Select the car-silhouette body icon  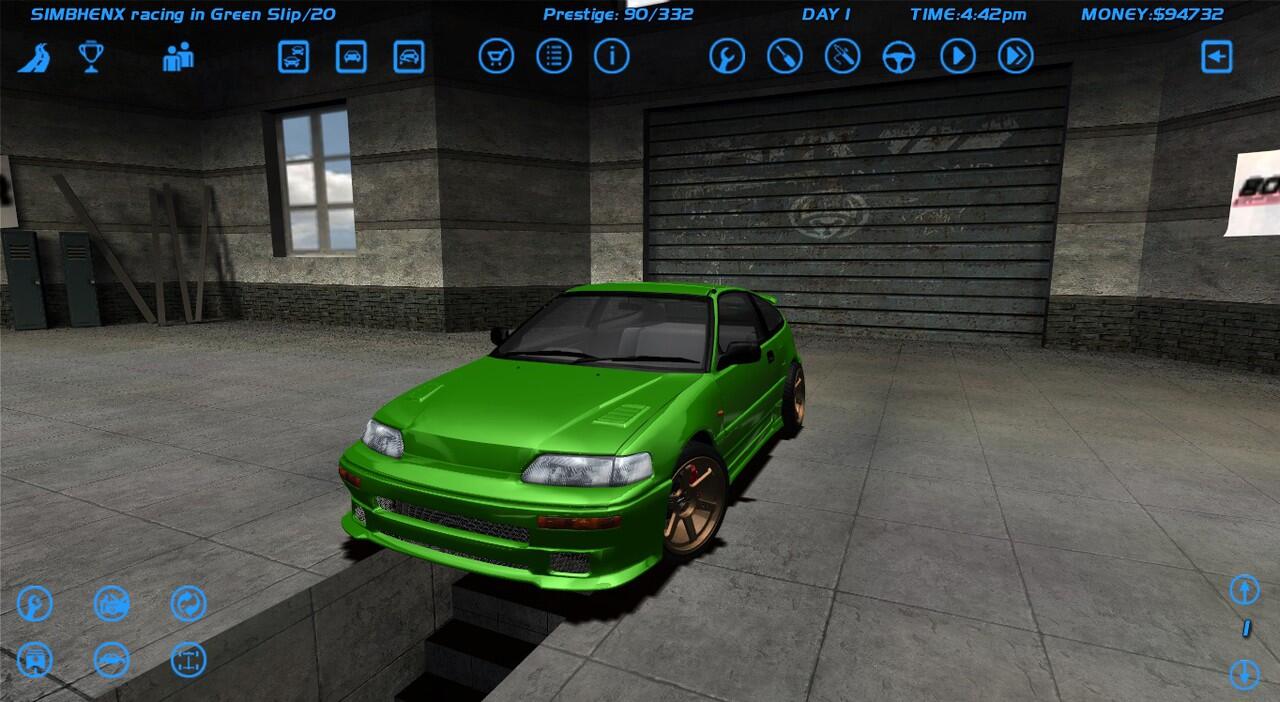[x=112, y=661]
